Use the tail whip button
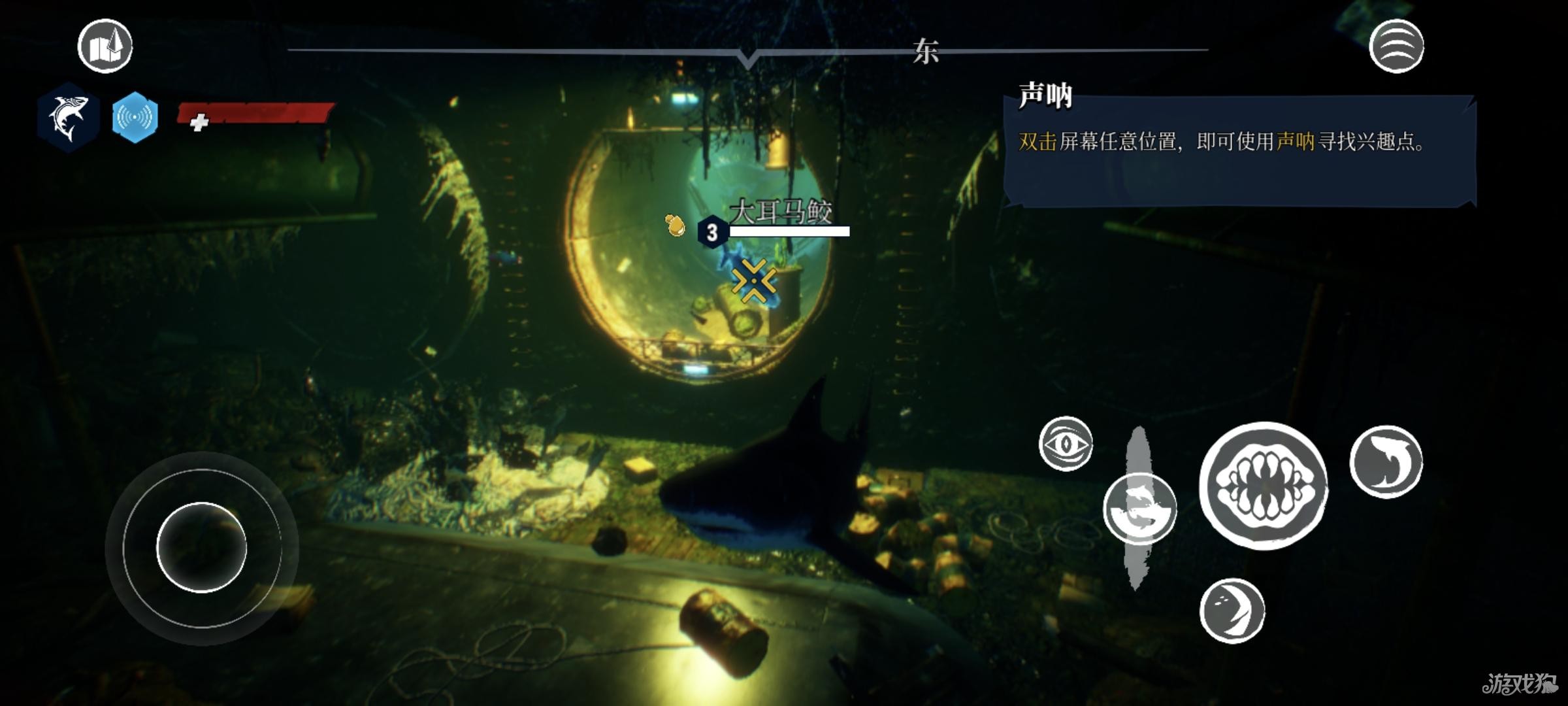Screen dimensions: 1568x706 (x=1386, y=462)
